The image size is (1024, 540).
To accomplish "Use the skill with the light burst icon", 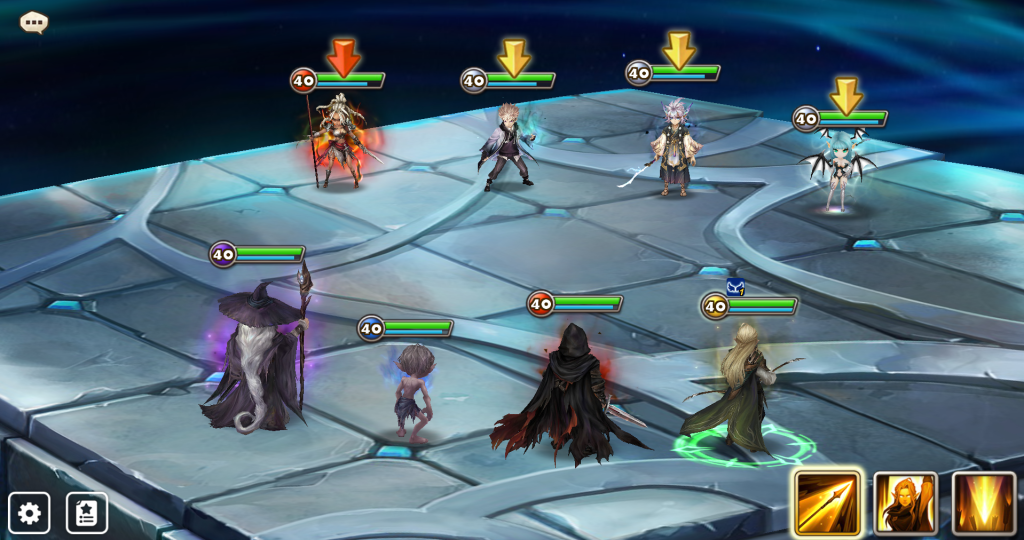I will [984, 503].
